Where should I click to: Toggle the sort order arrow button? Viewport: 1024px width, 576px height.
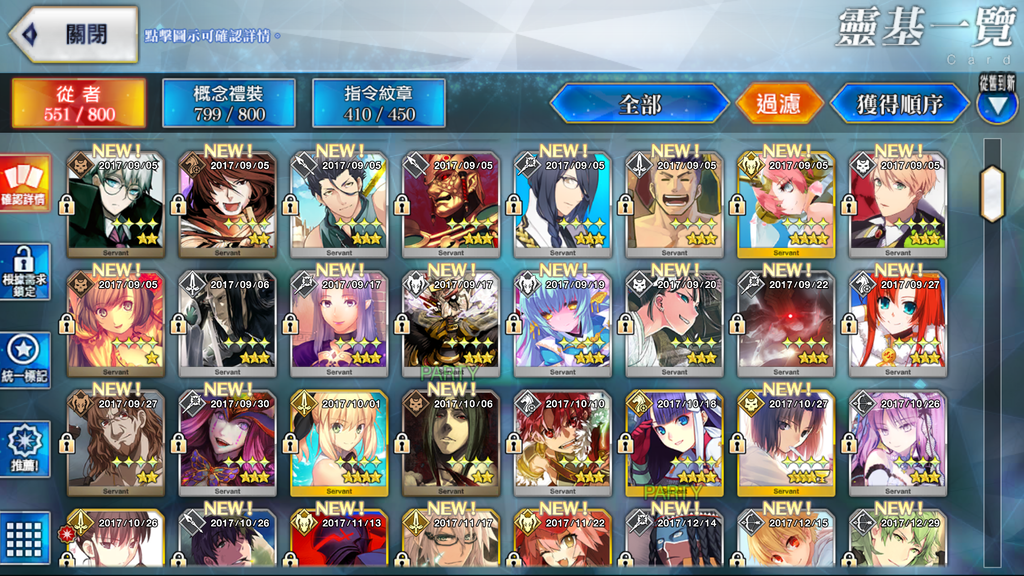(x=996, y=106)
